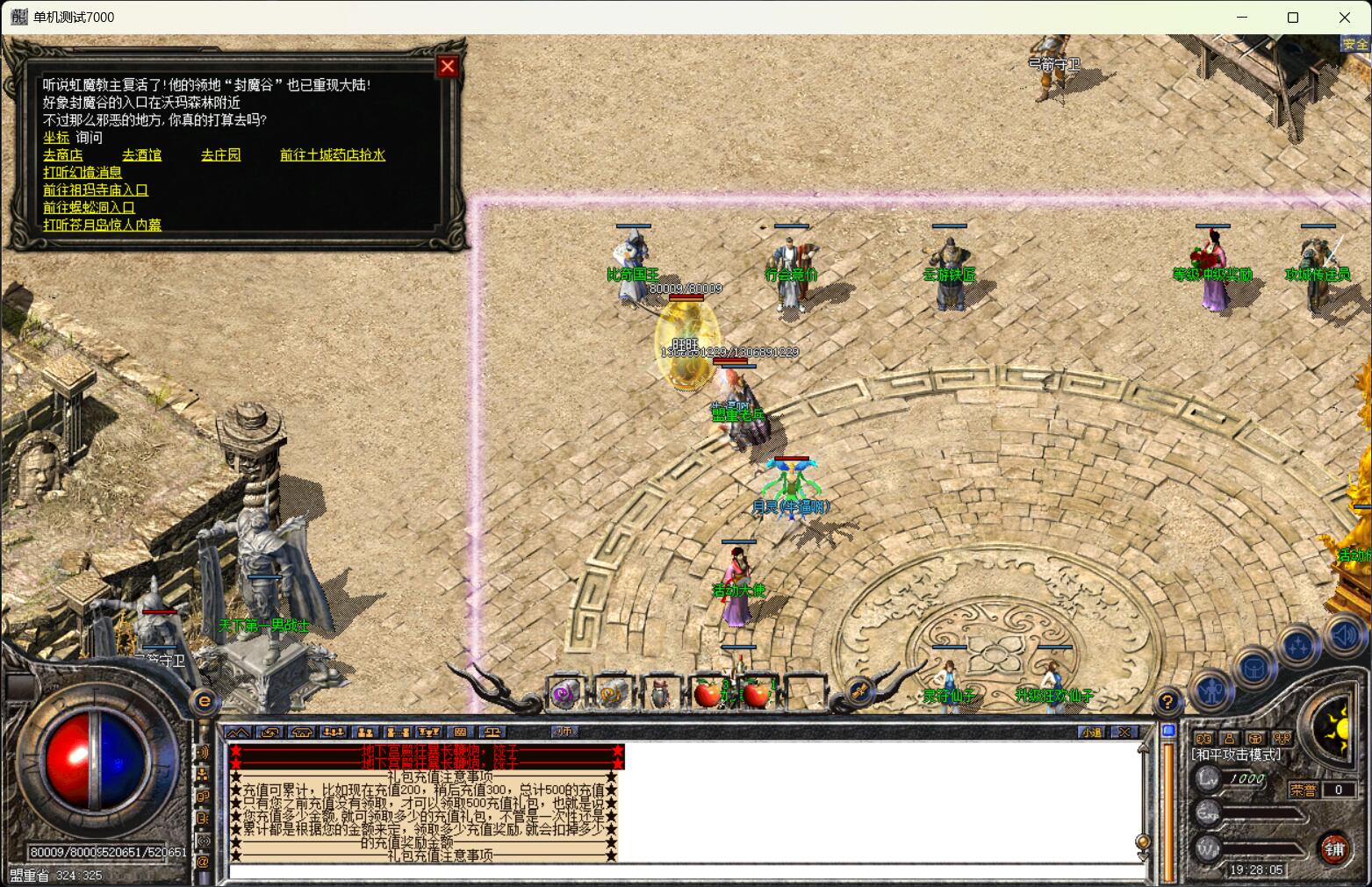Choose the 去商店 dialogue link
Viewport: 1372px width, 887px height.
tap(63, 155)
